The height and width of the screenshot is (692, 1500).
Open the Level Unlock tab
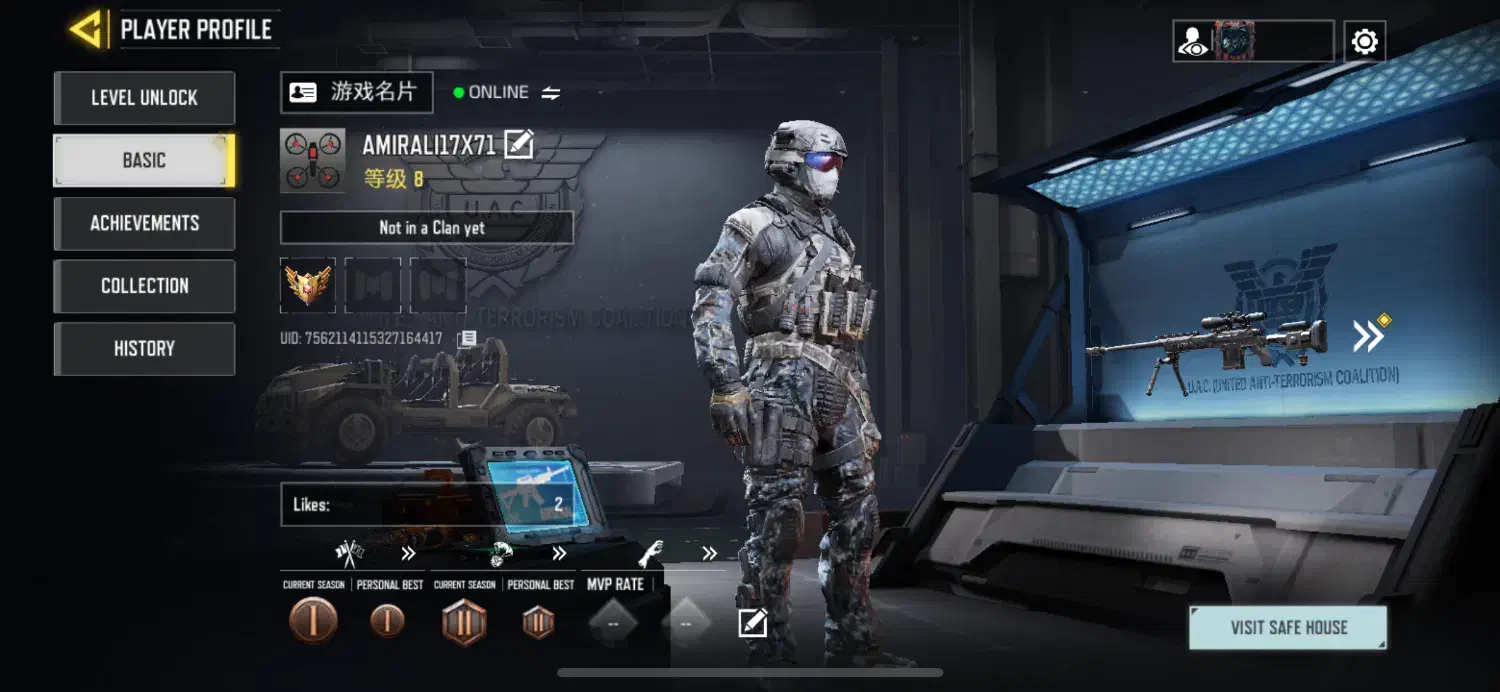coord(144,98)
